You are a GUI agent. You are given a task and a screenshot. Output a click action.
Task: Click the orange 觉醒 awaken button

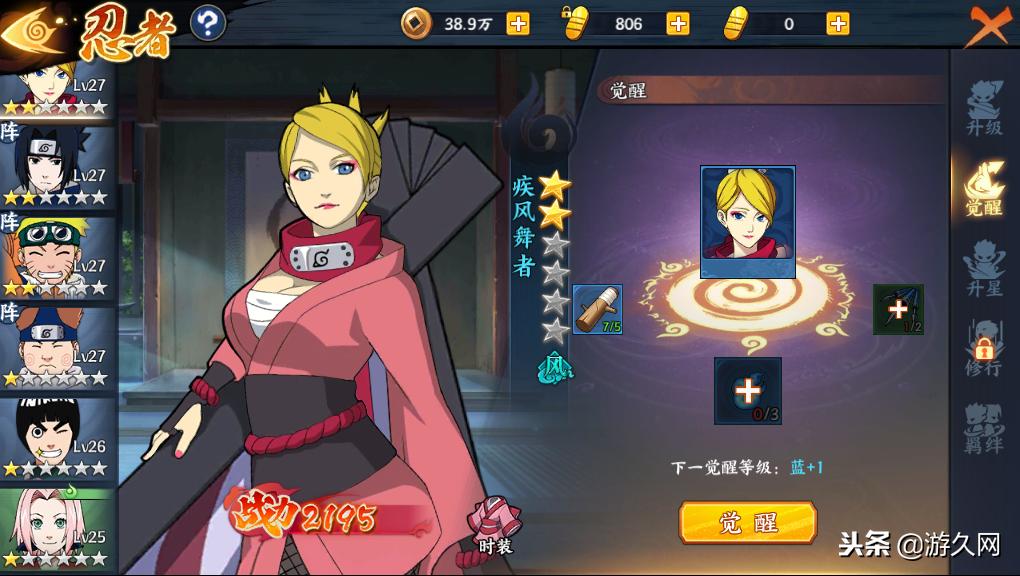click(747, 522)
